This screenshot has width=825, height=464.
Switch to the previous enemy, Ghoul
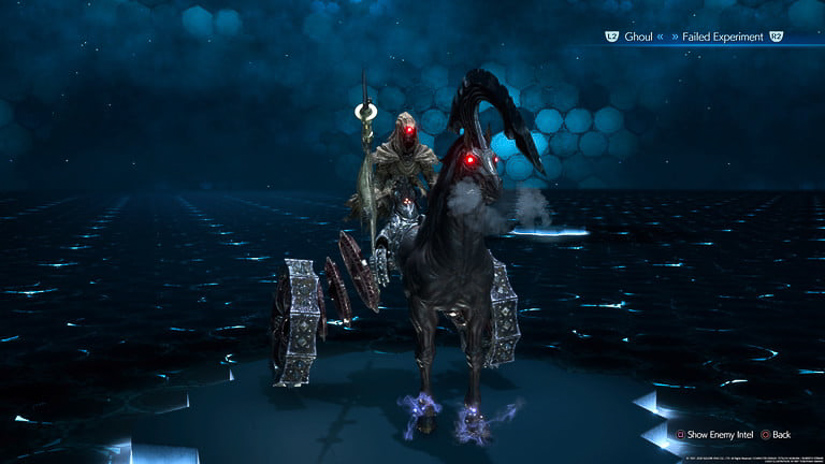[638, 37]
